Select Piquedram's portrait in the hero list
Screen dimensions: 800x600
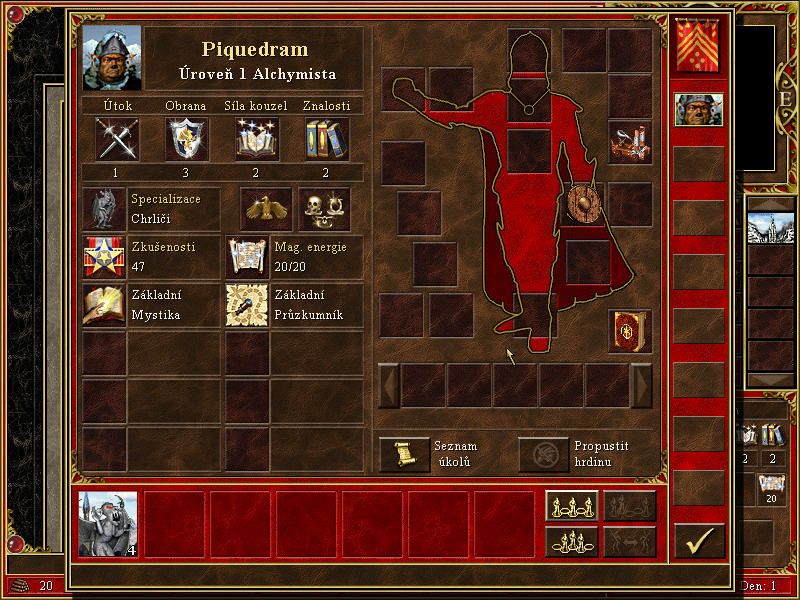[x=698, y=110]
